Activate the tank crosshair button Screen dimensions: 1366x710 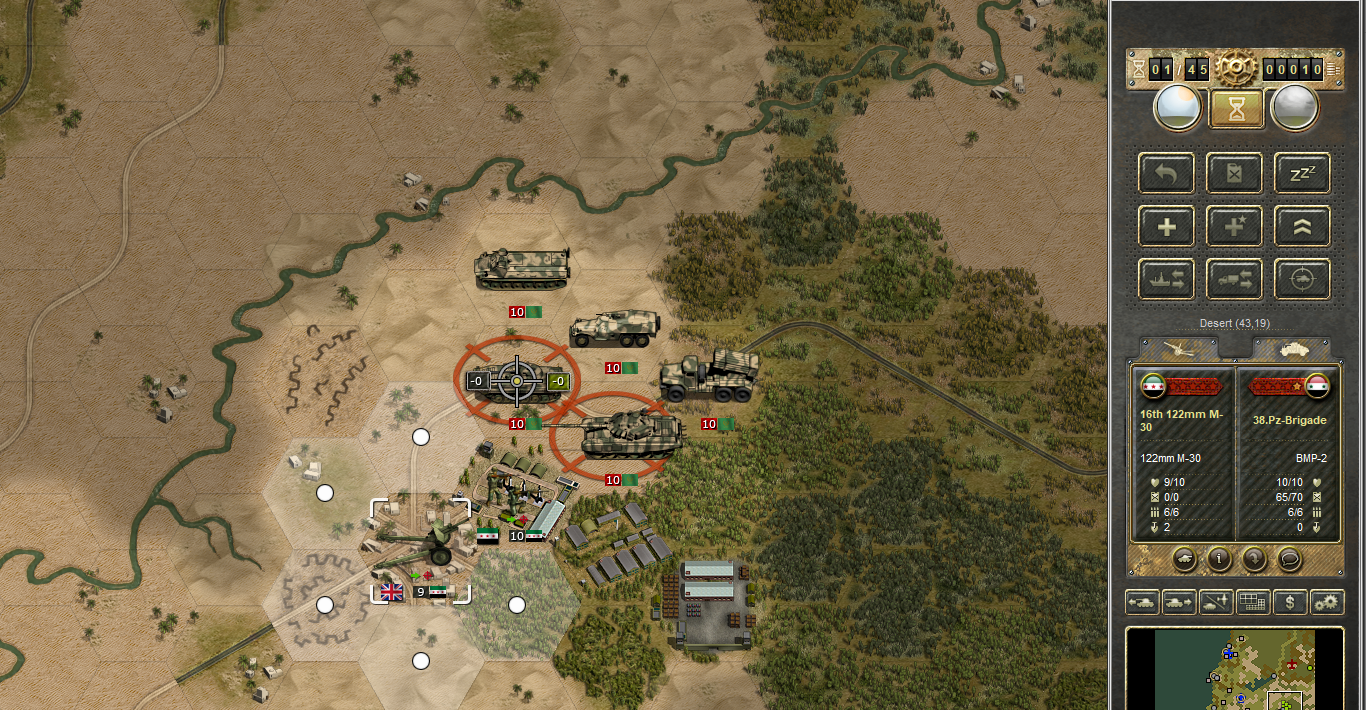click(x=1301, y=279)
